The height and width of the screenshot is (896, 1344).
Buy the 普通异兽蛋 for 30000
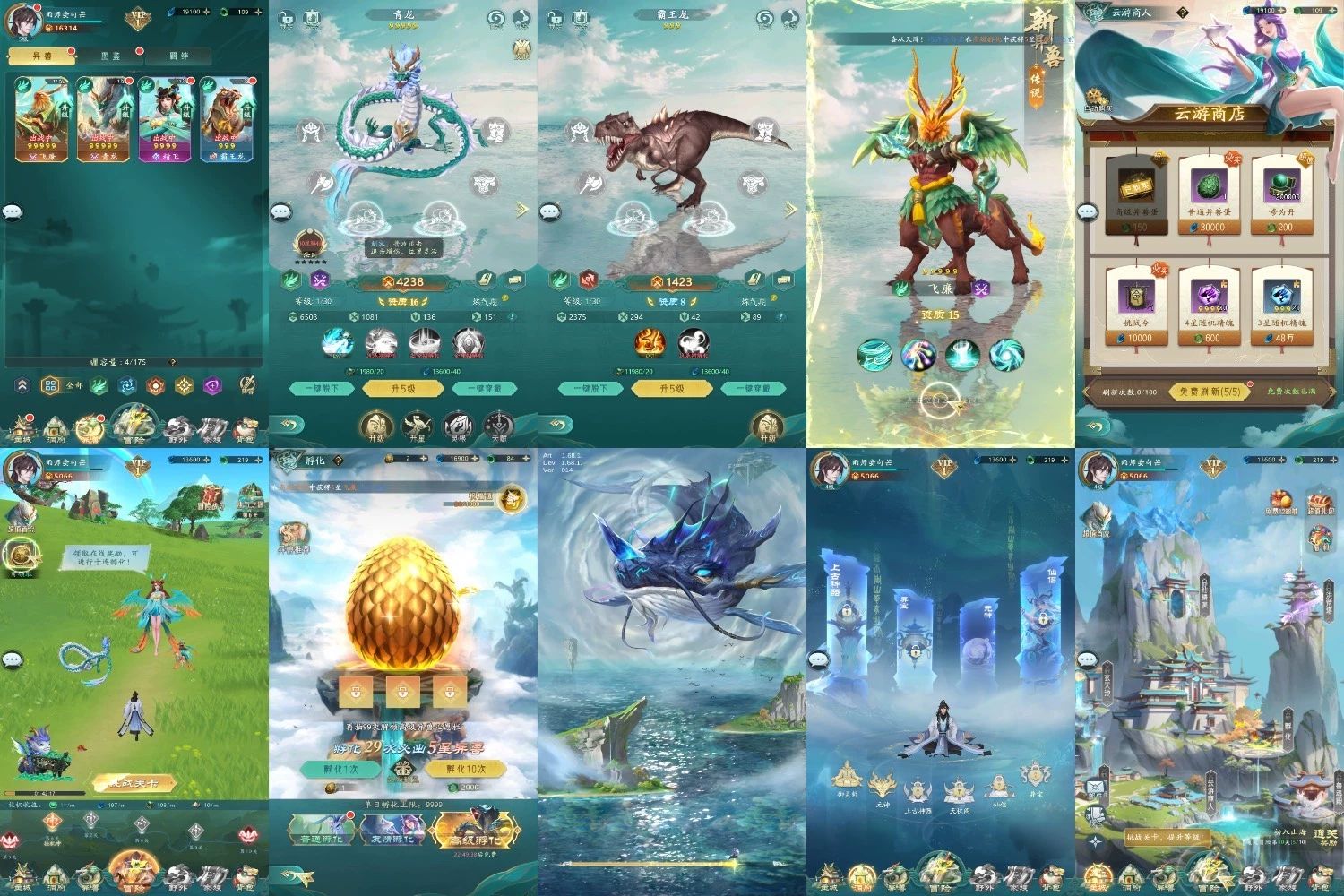coord(1210,194)
